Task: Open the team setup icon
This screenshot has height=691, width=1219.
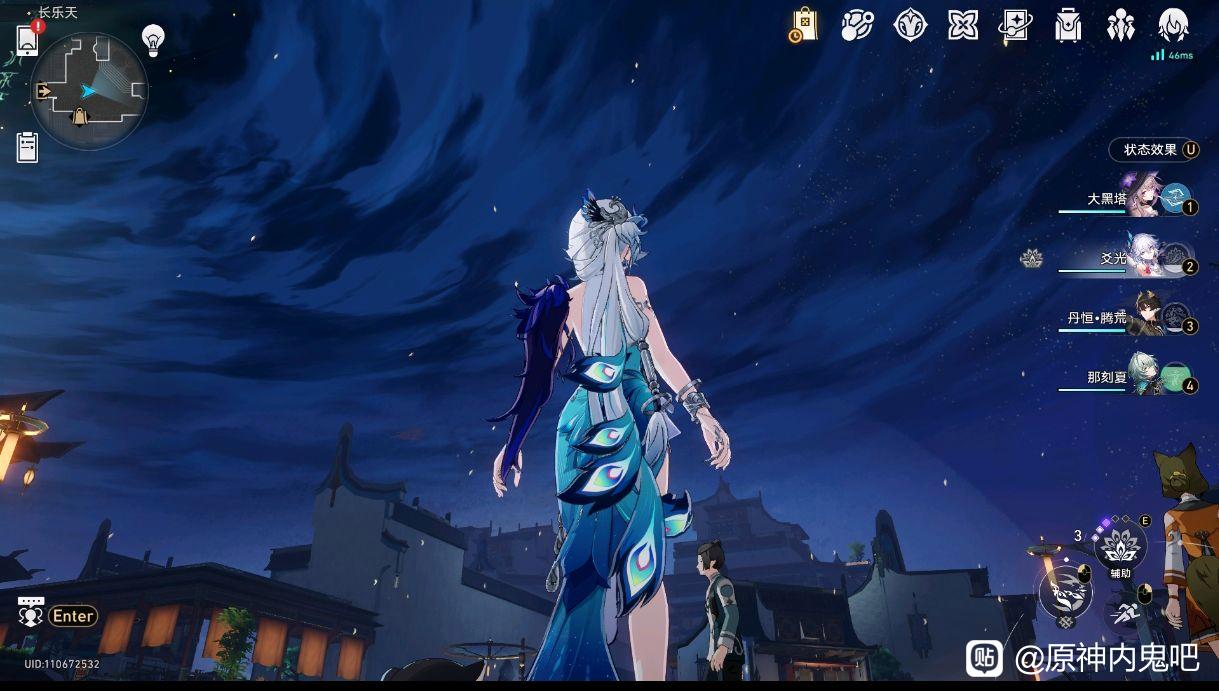Action: tap(1120, 25)
